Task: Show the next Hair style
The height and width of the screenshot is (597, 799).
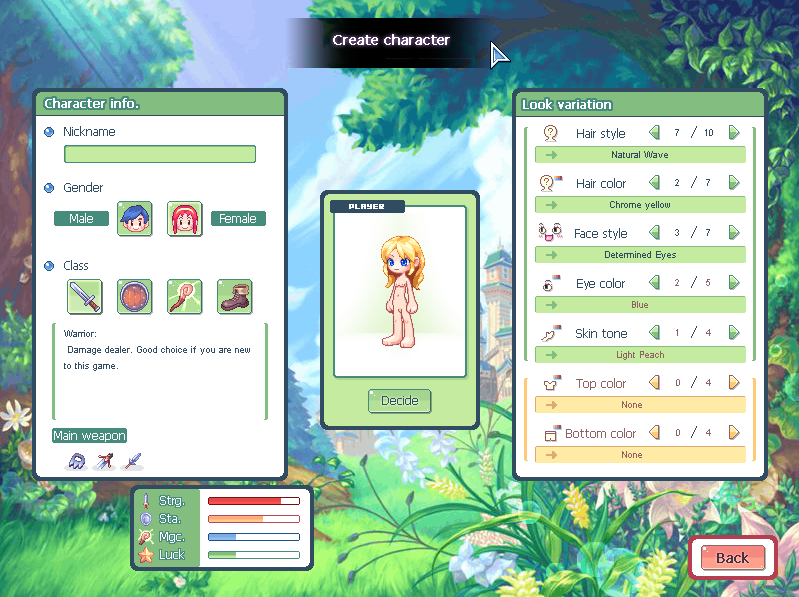Action: tap(734, 133)
